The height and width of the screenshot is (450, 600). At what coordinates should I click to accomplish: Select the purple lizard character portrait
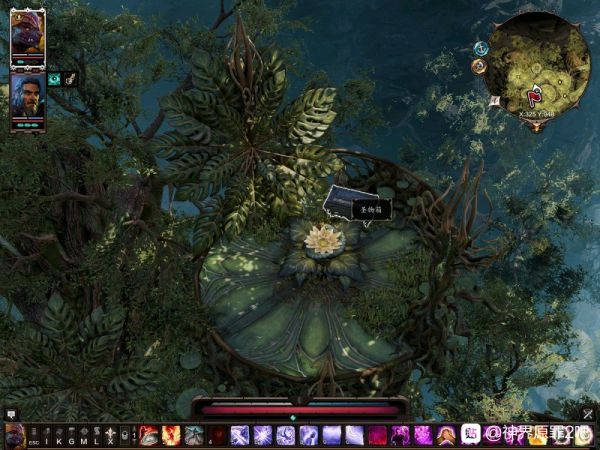point(28,36)
